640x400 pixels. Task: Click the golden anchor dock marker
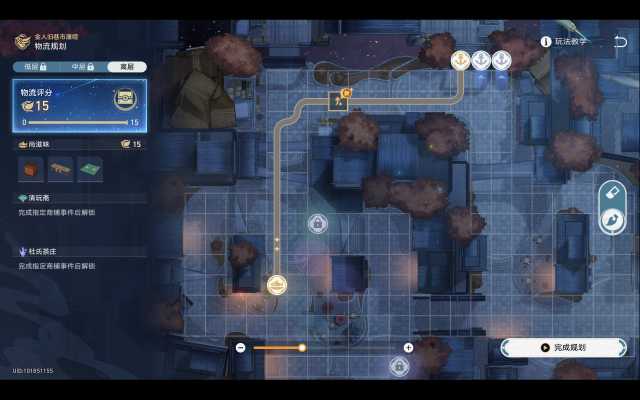[x=461, y=61]
